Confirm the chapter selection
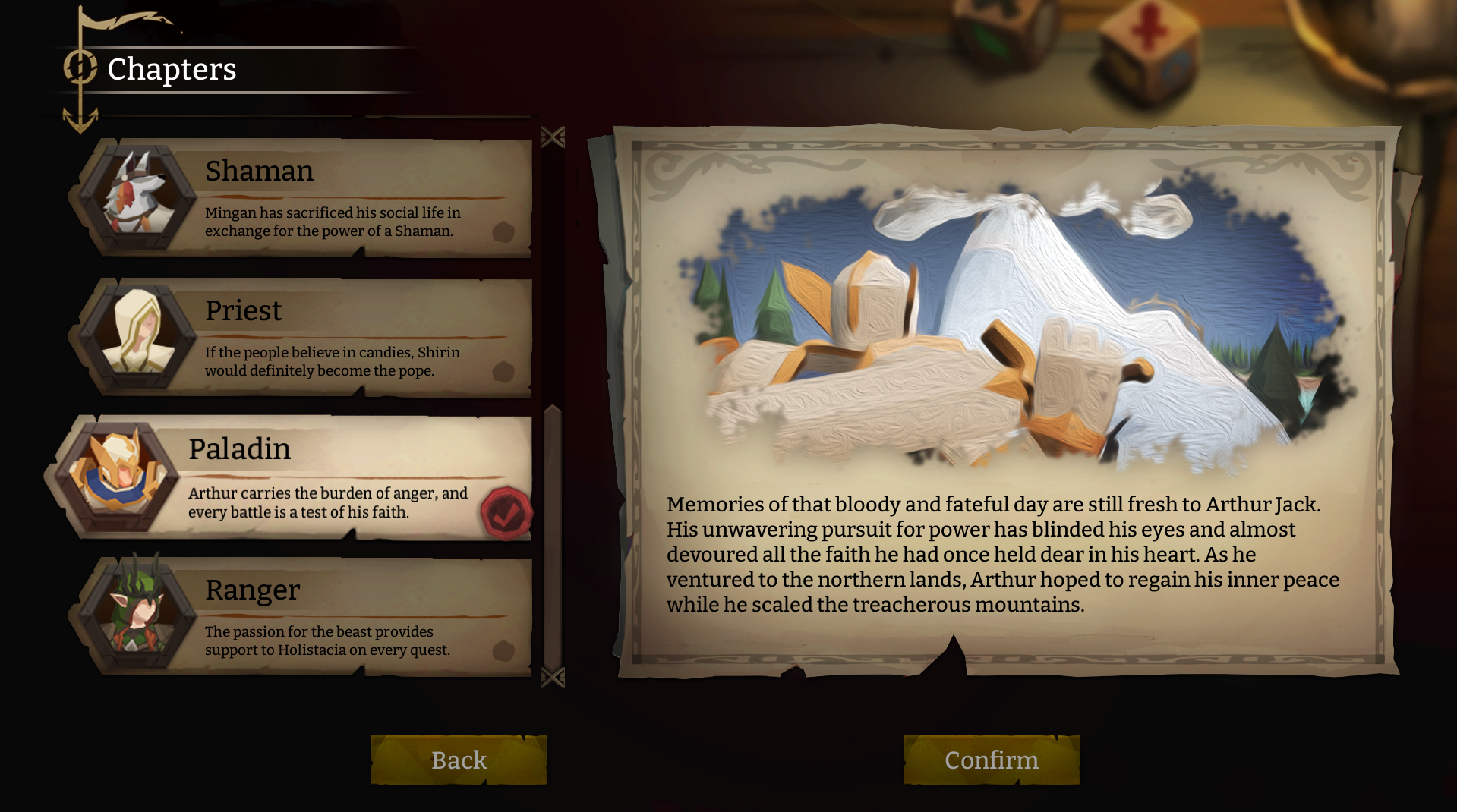Screen dimensions: 1457x812 pos(991,760)
